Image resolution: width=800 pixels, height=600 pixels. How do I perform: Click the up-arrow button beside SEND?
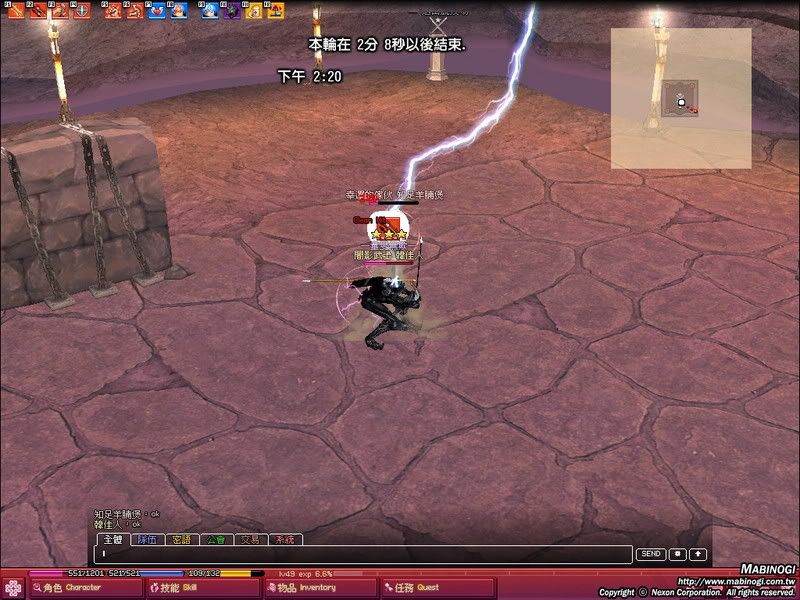pos(697,554)
